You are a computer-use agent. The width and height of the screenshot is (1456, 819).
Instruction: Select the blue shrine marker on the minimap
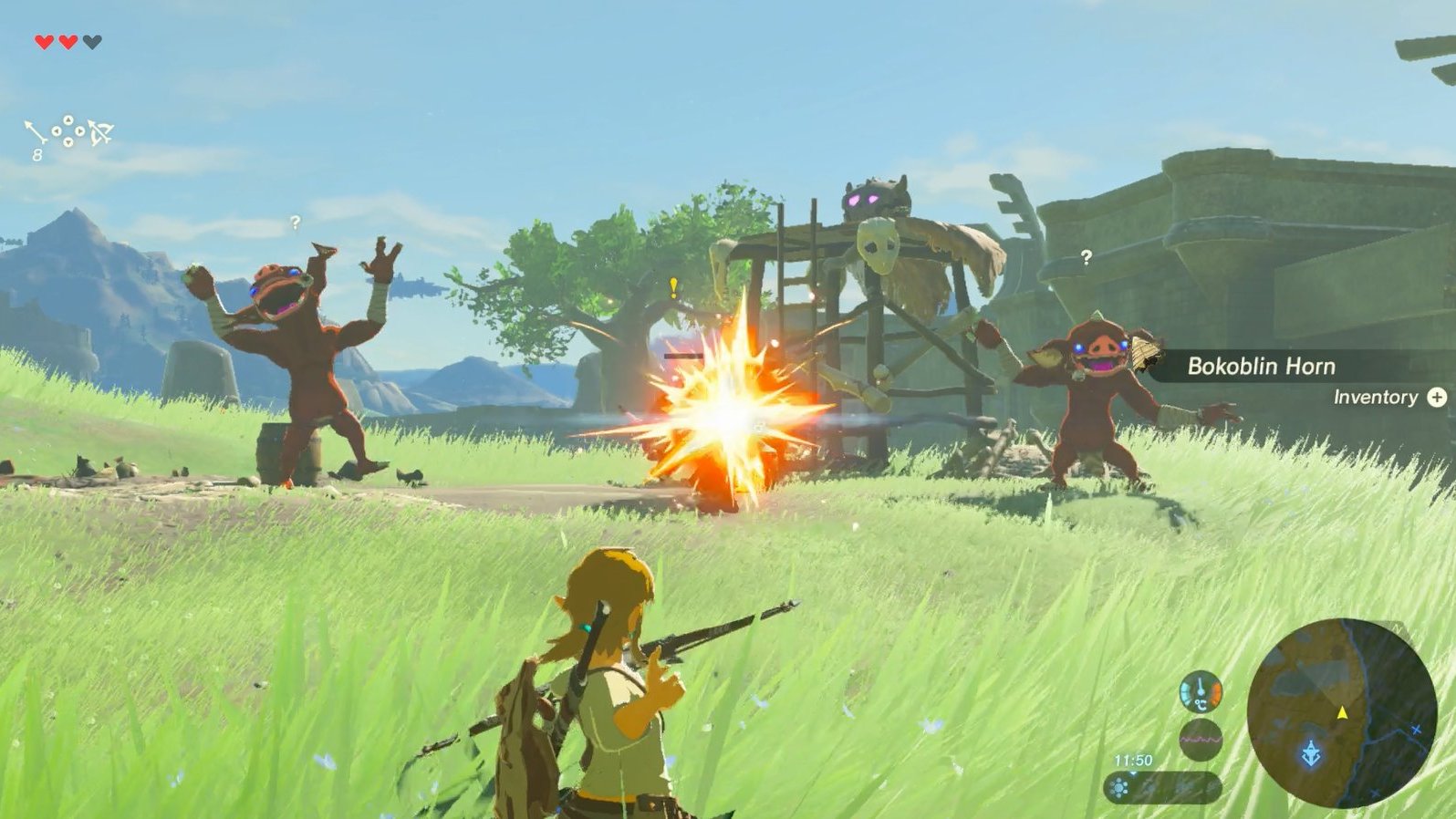(x=1311, y=754)
